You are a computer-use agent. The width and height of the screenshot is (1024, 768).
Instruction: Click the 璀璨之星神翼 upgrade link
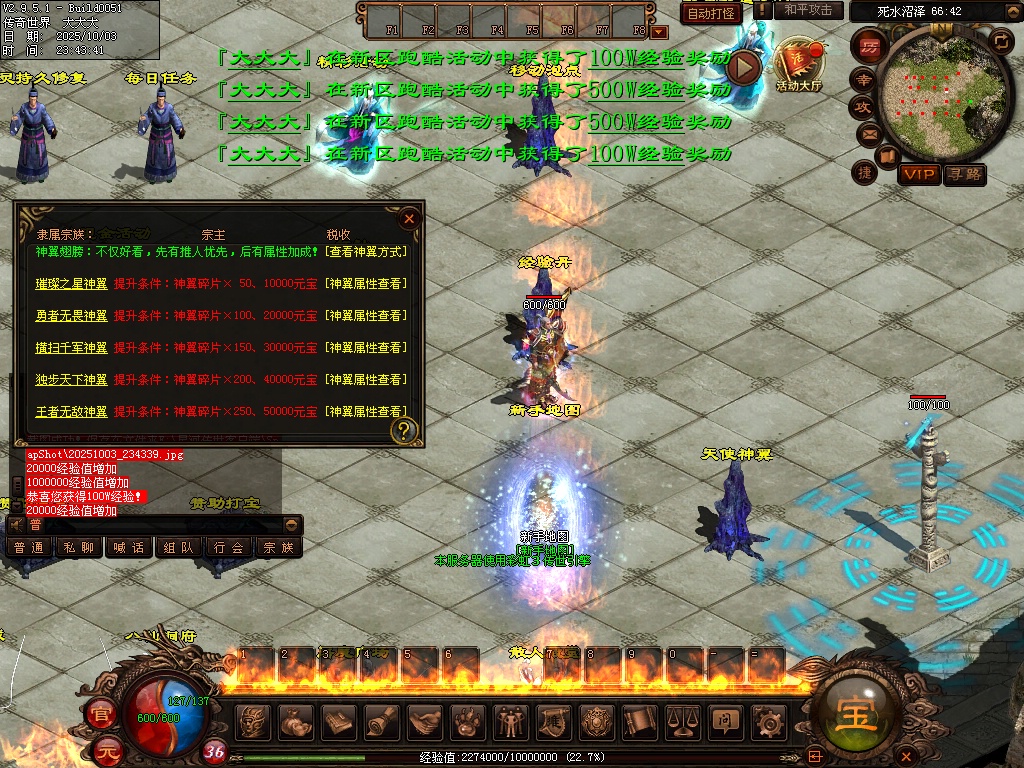pos(71,284)
